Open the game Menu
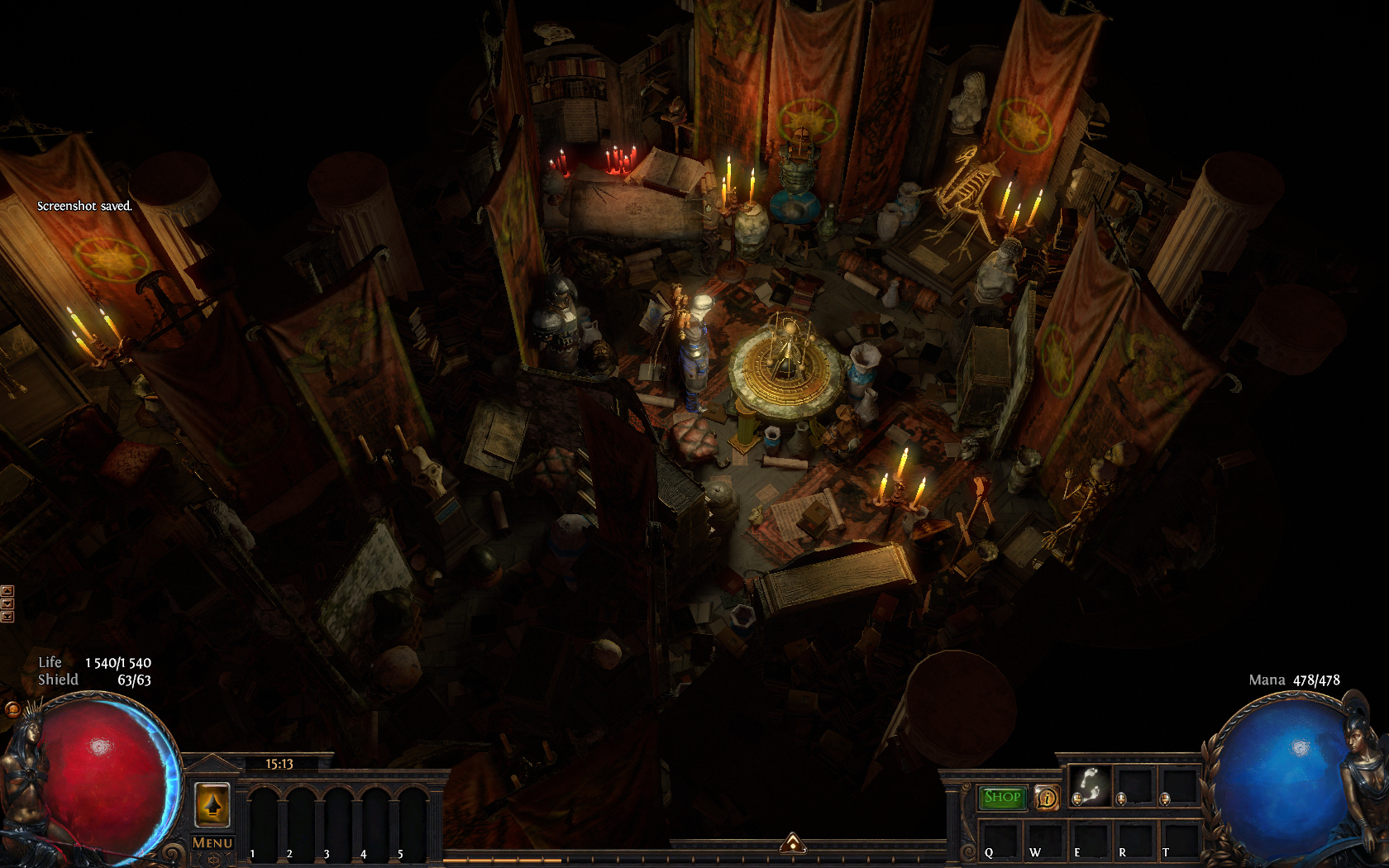 212,842
